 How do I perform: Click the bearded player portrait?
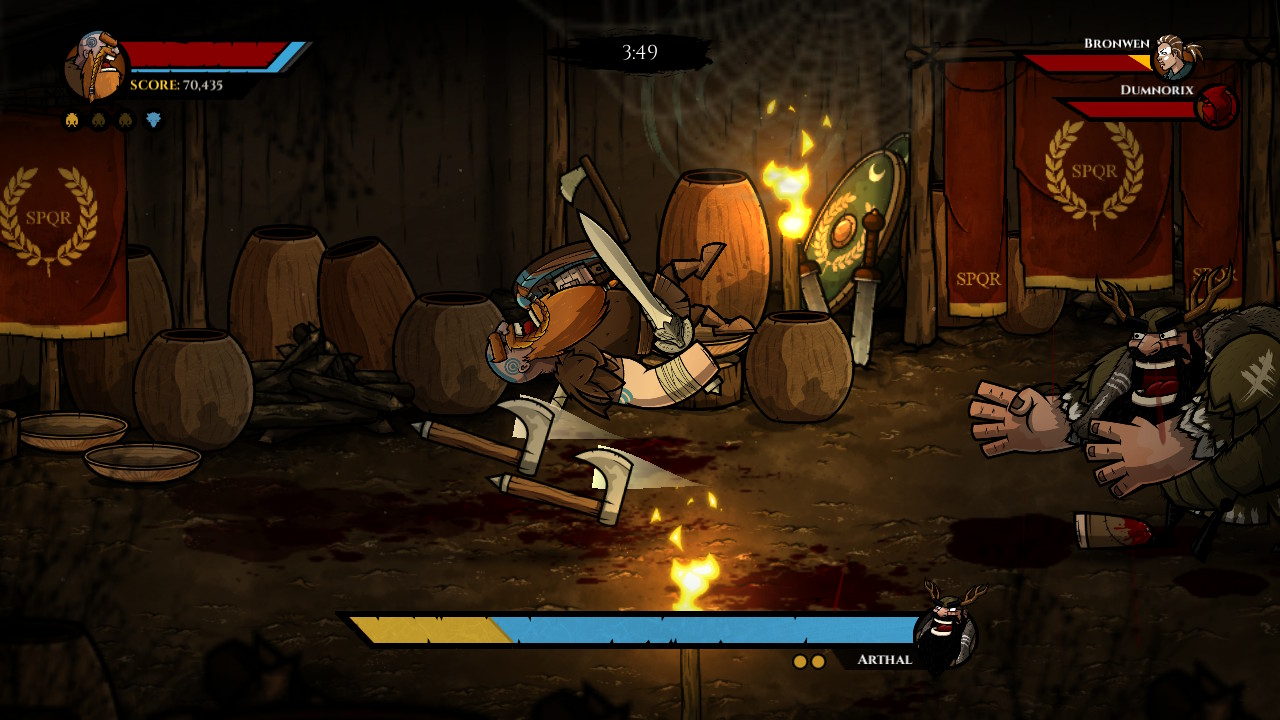pyautogui.click(x=95, y=67)
